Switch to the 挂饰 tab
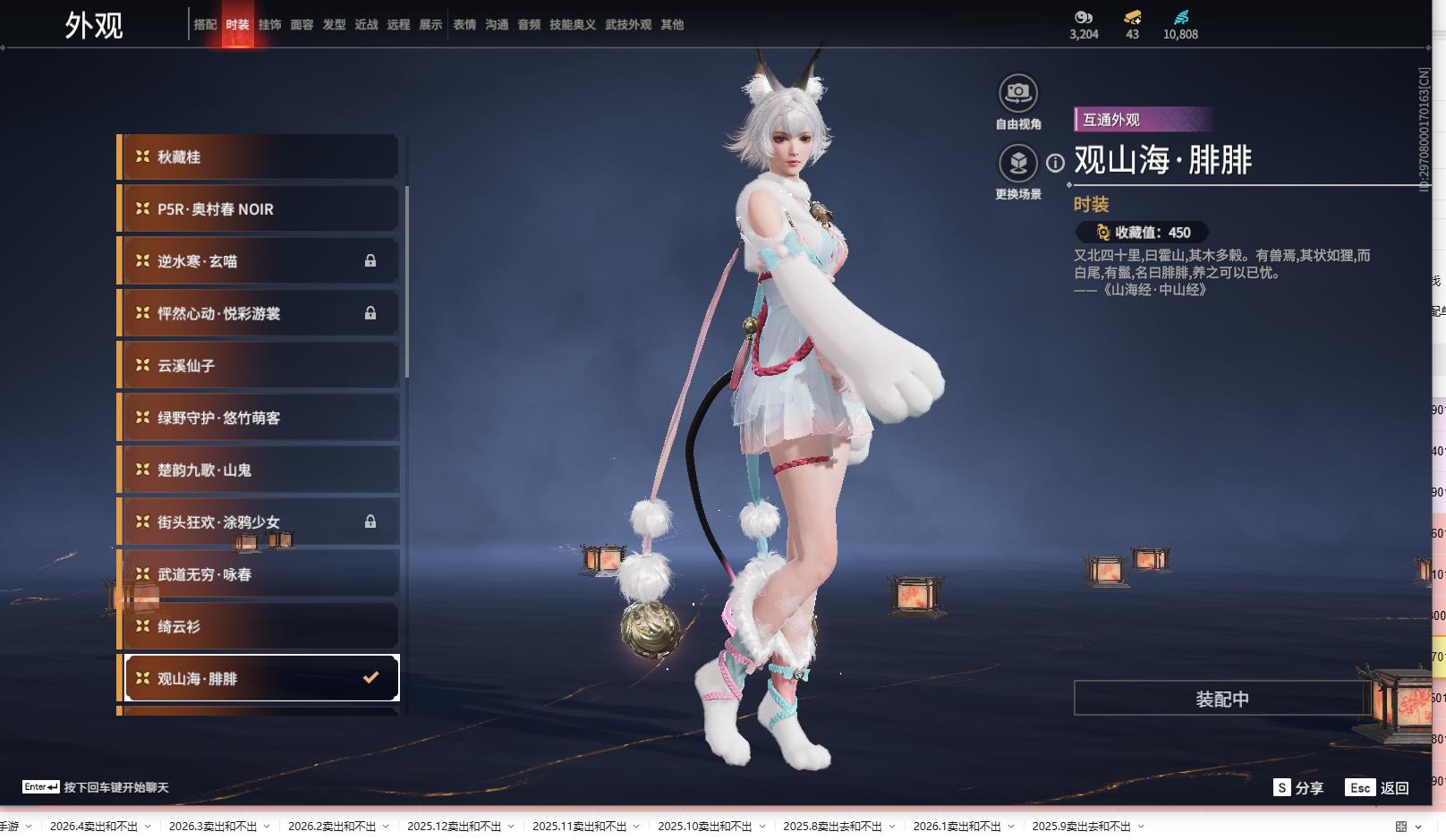The height and width of the screenshot is (840, 1446). tap(269, 25)
